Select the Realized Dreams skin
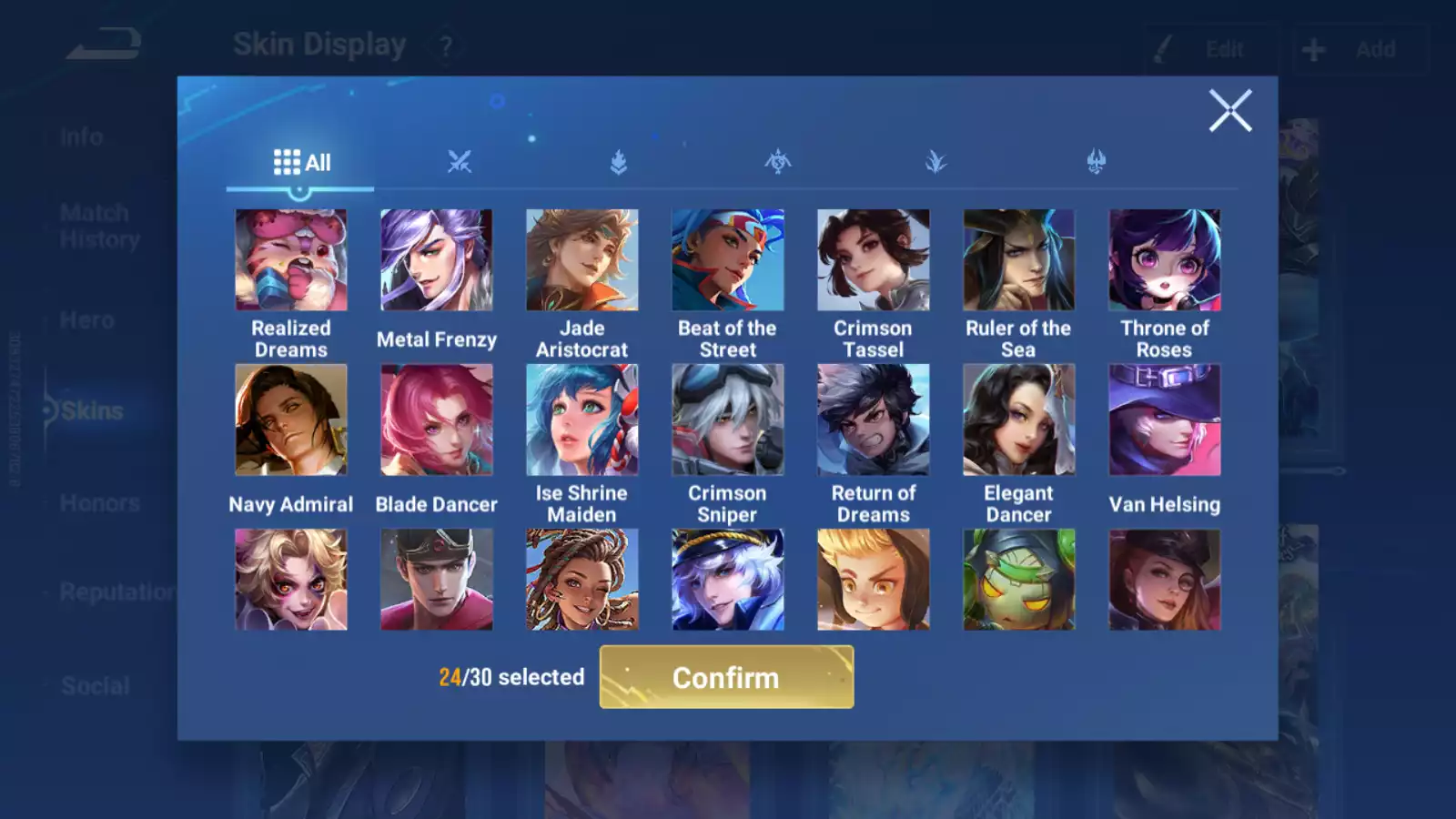 click(x=291, y=260)
